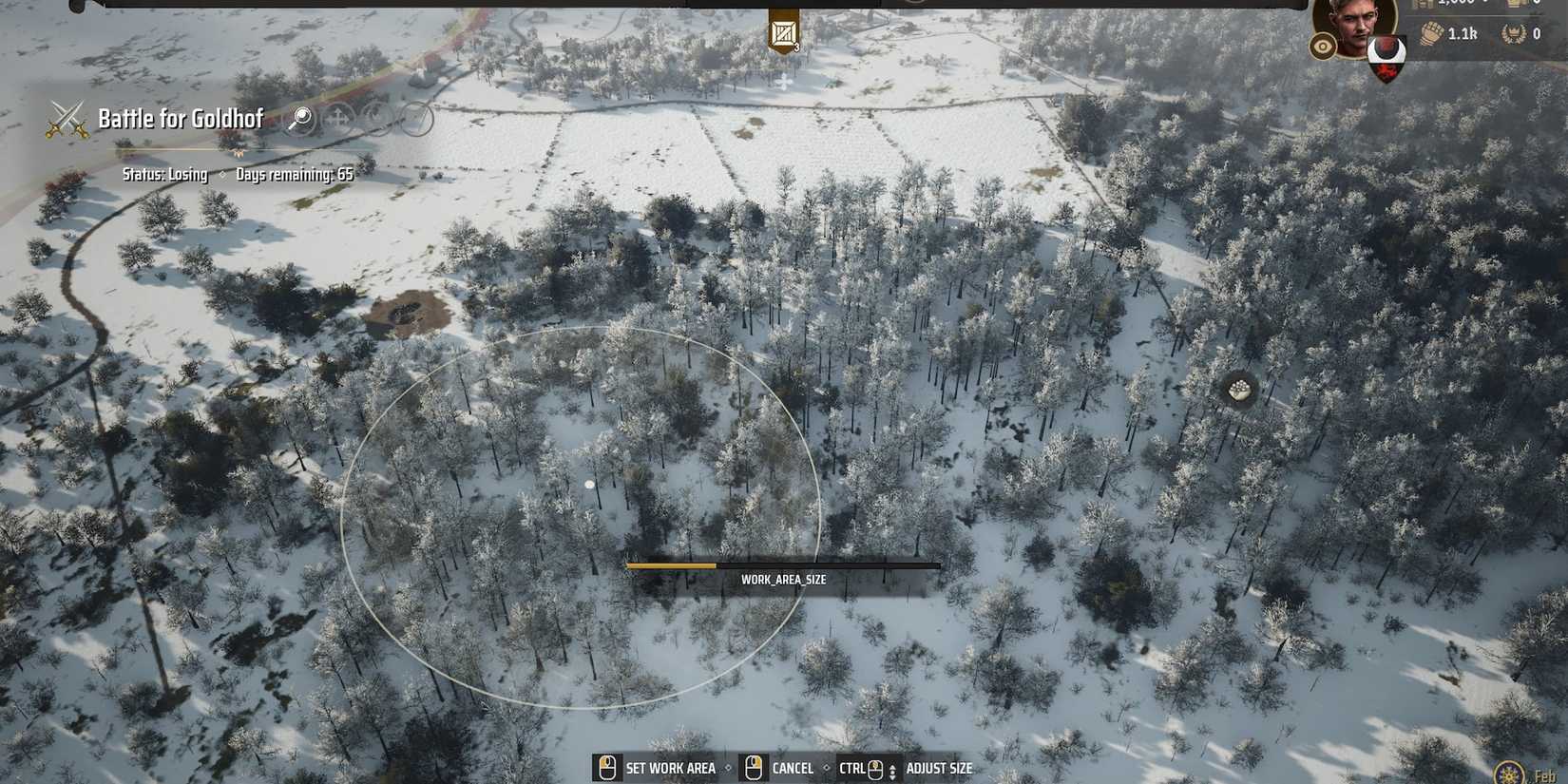Click the eye emblem beside the lord portrait
The height and width of the screenshot is (784, 1568).
pyautogui.click(x=1322, y=46)
